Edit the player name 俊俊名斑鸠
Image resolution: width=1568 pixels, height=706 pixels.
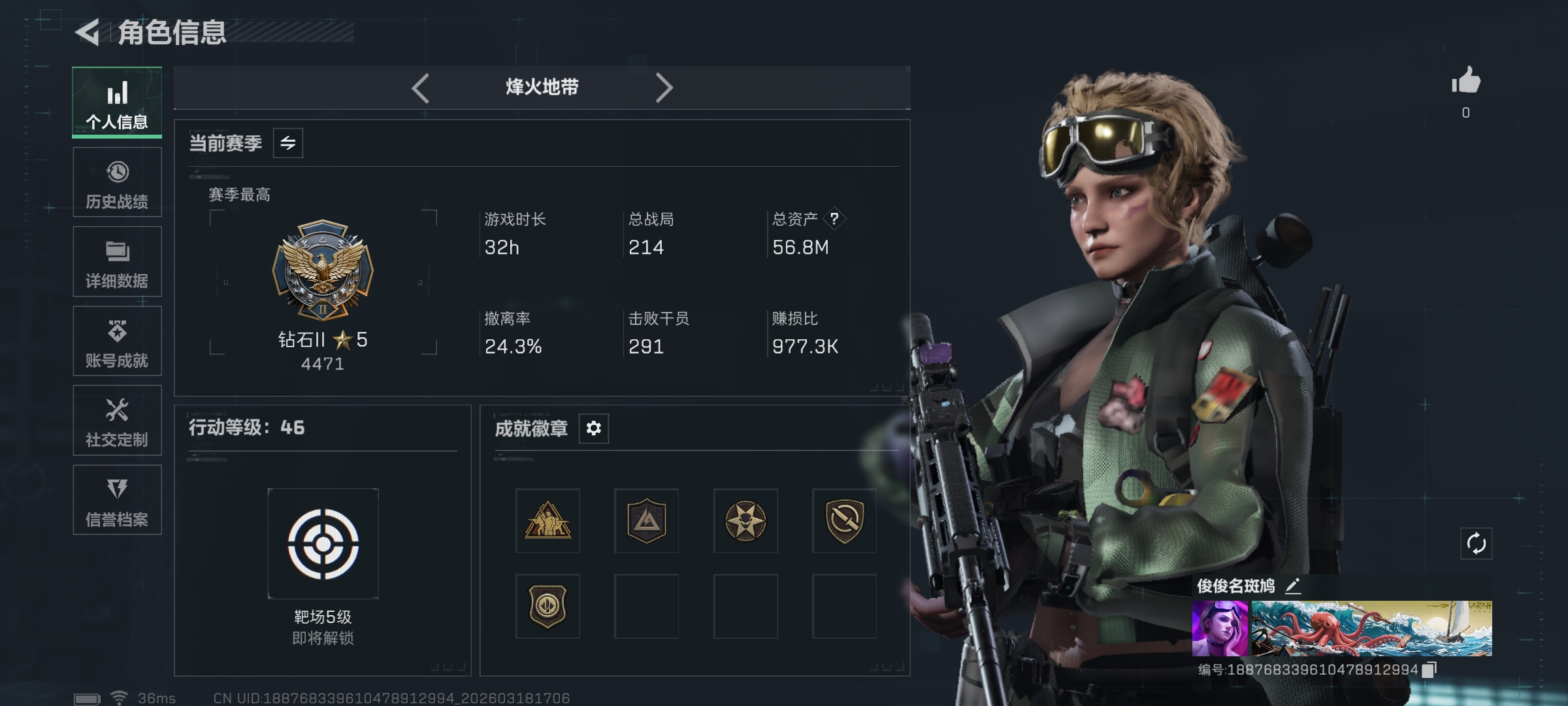(x=1292, y=586)
